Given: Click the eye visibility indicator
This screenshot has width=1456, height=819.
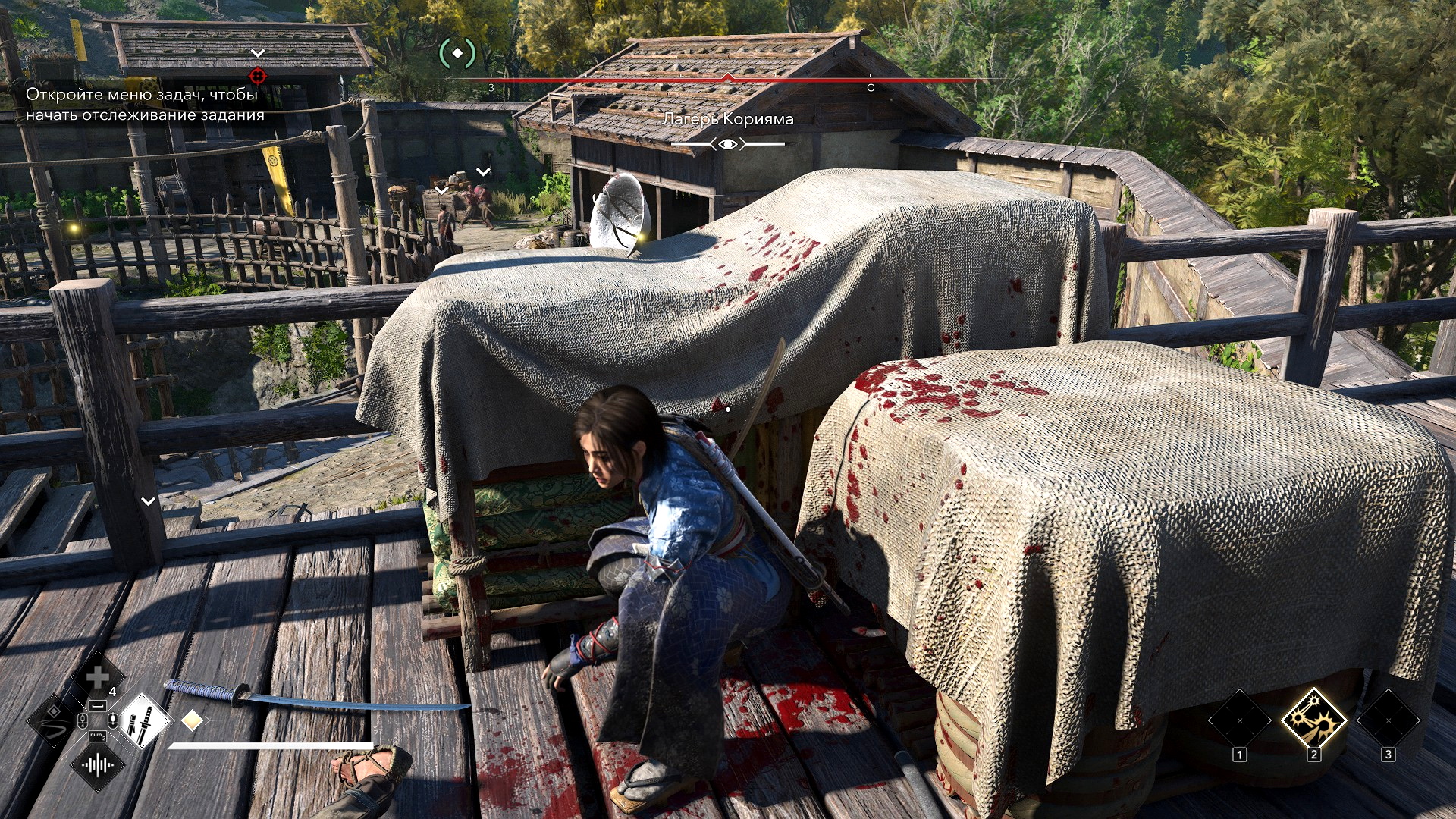Looking at the screenshot, I should 728,143.
